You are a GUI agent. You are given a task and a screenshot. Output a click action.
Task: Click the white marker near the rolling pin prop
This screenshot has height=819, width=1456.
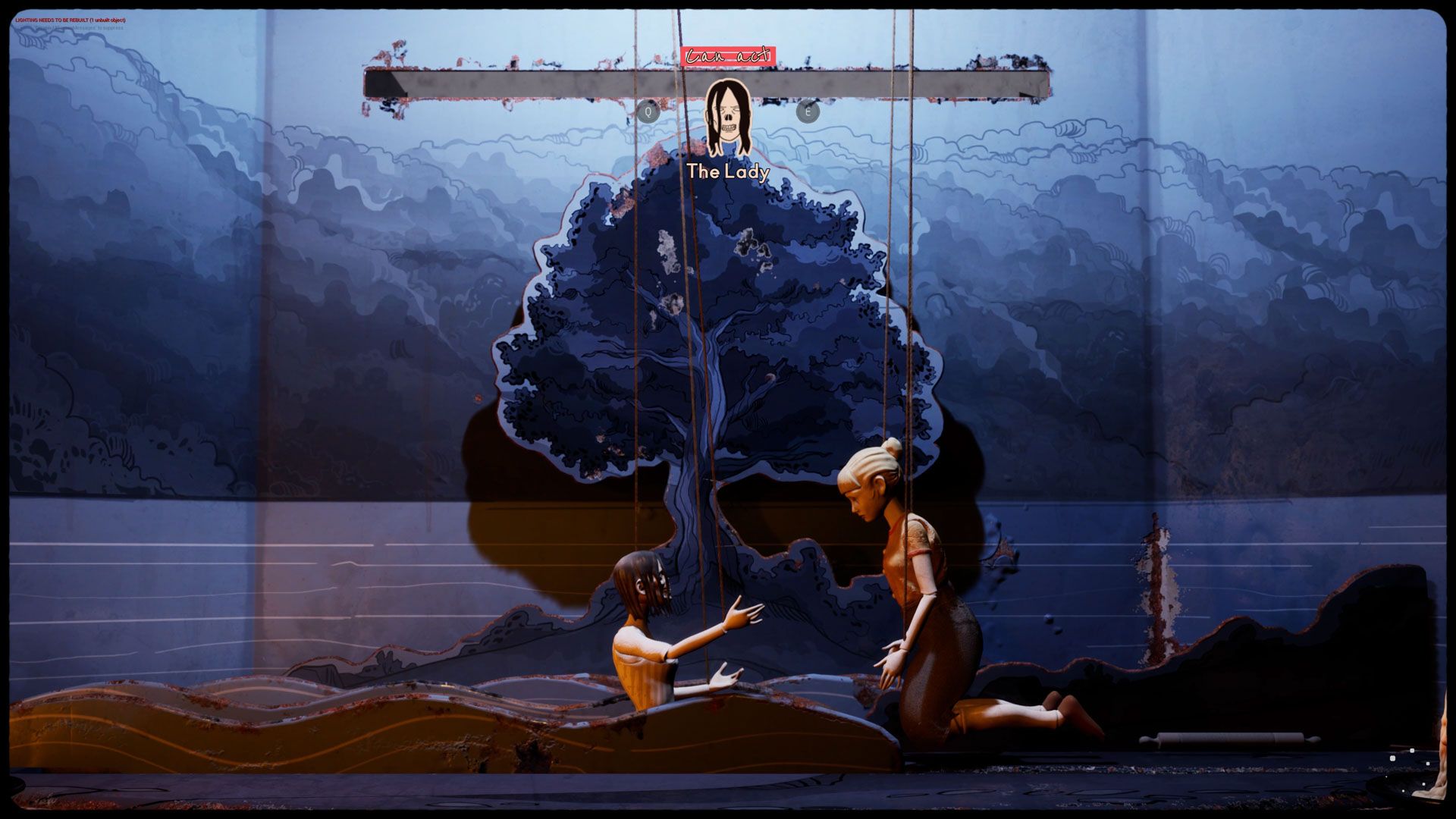1392,759
